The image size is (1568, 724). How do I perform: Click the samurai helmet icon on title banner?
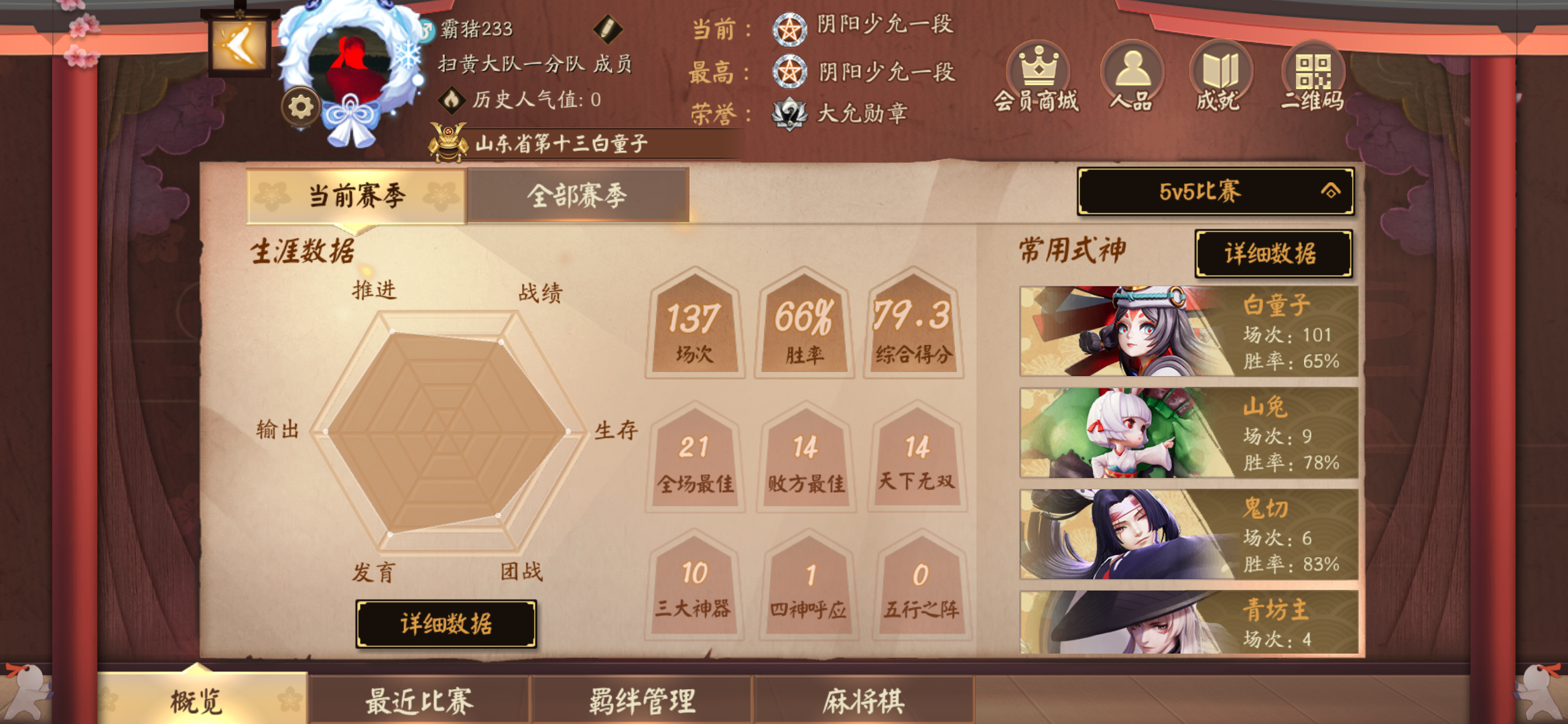point(448,141)
